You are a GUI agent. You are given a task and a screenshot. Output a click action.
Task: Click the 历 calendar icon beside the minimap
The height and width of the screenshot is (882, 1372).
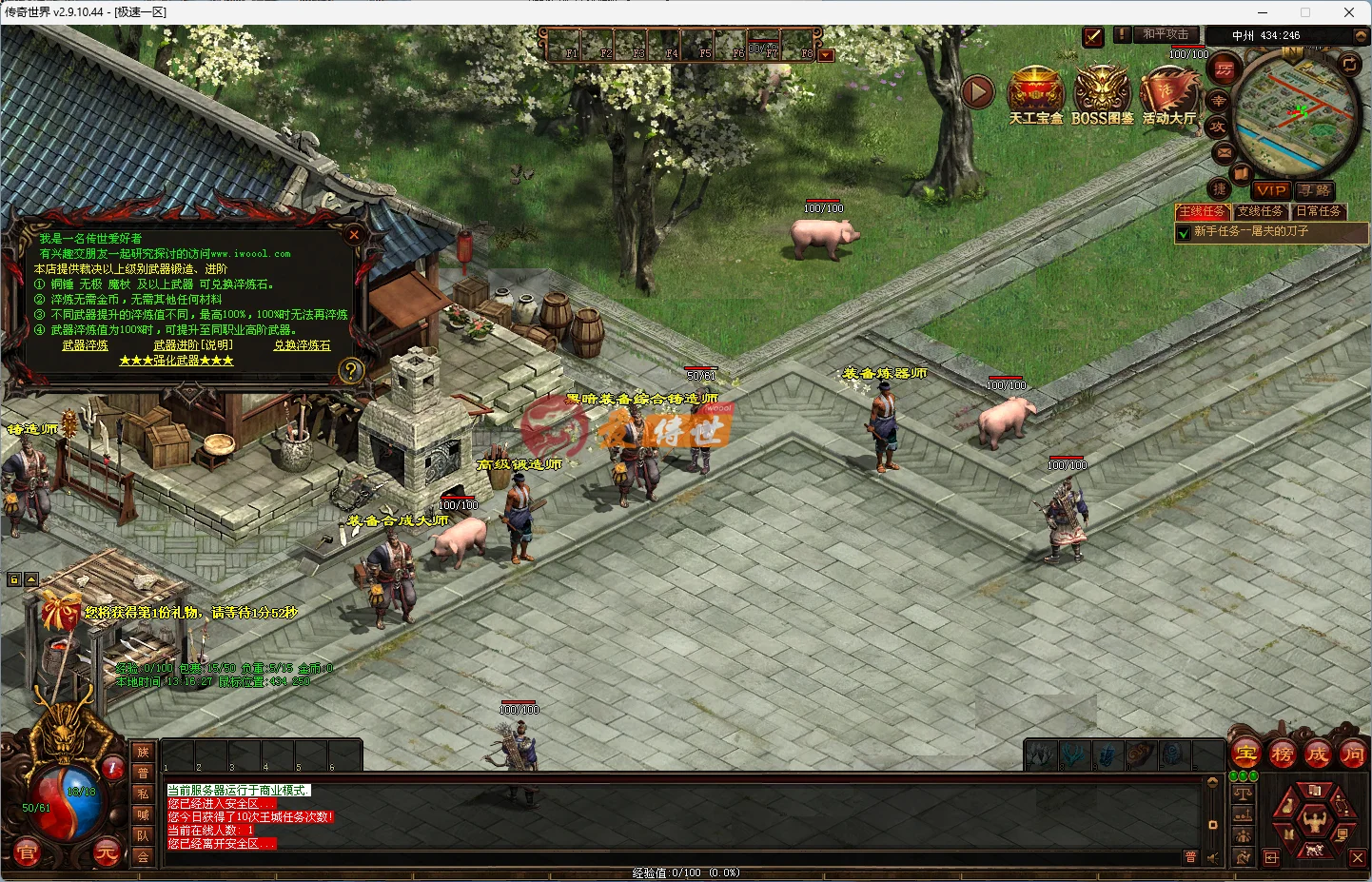point(1223,69)
